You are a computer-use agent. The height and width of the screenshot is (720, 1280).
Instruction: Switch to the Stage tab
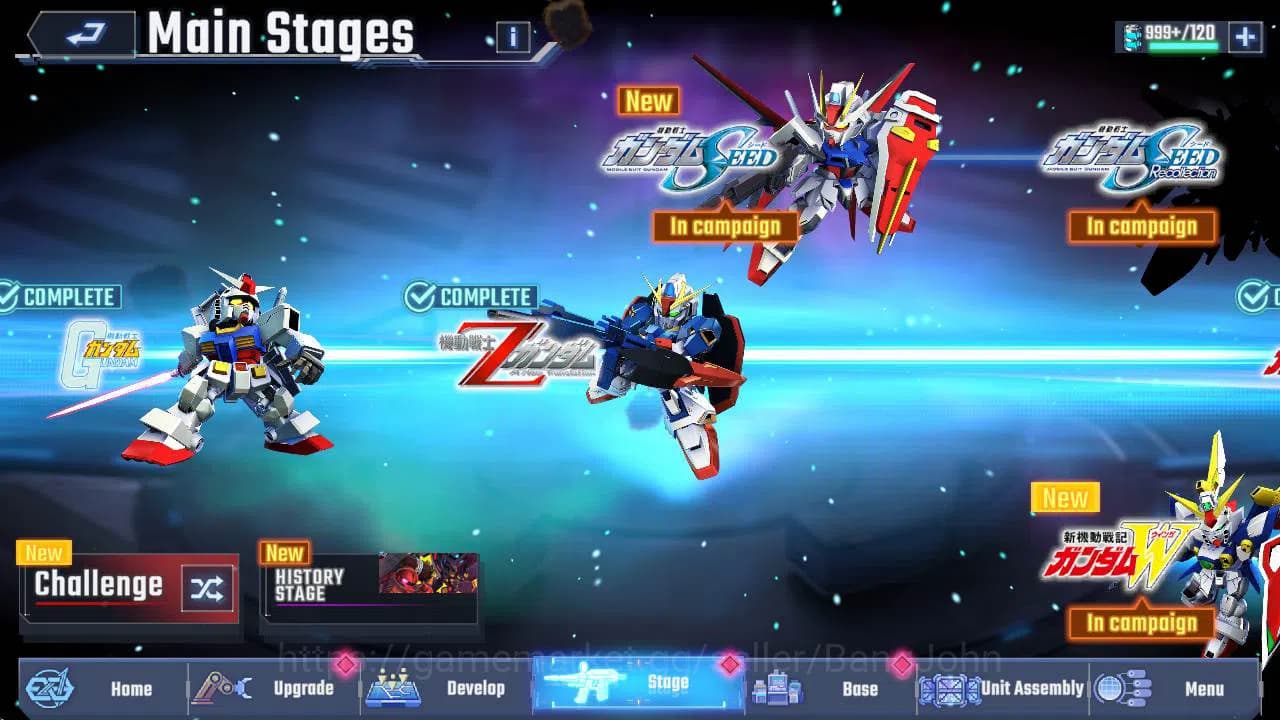[636, 689]
